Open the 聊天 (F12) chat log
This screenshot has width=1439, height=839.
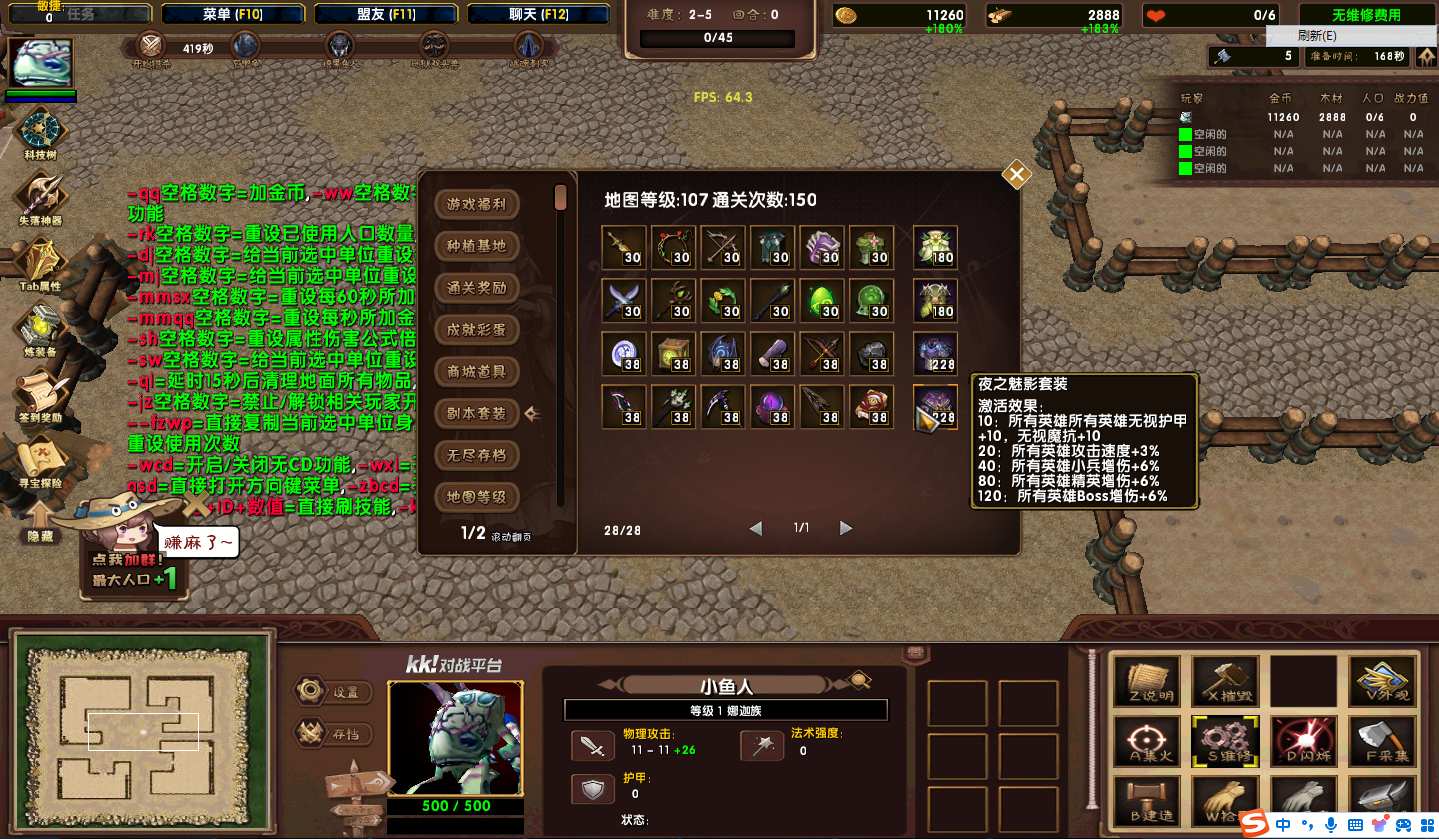[x=537, y=15]
